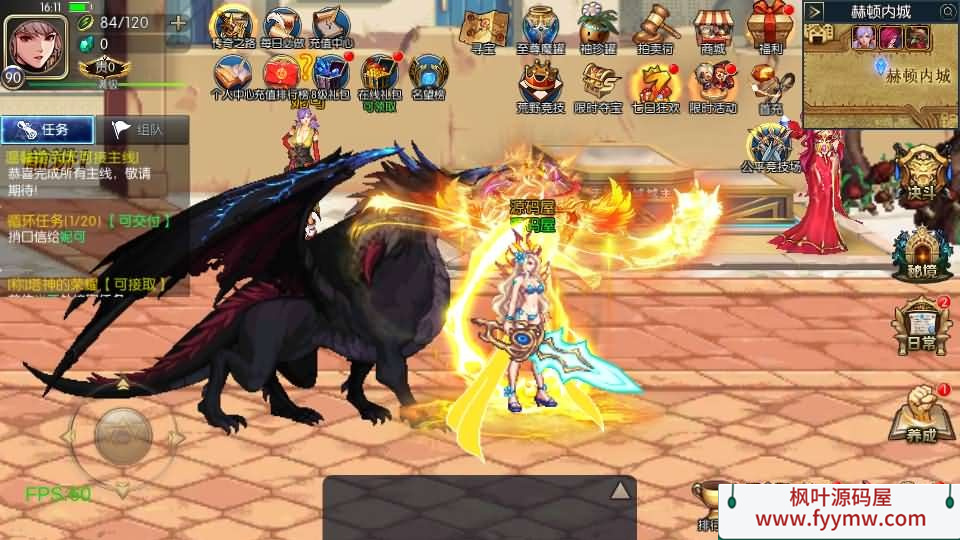Open the 七日狂欢 seven-day event
960x540 pixels.
coord(655,86)
